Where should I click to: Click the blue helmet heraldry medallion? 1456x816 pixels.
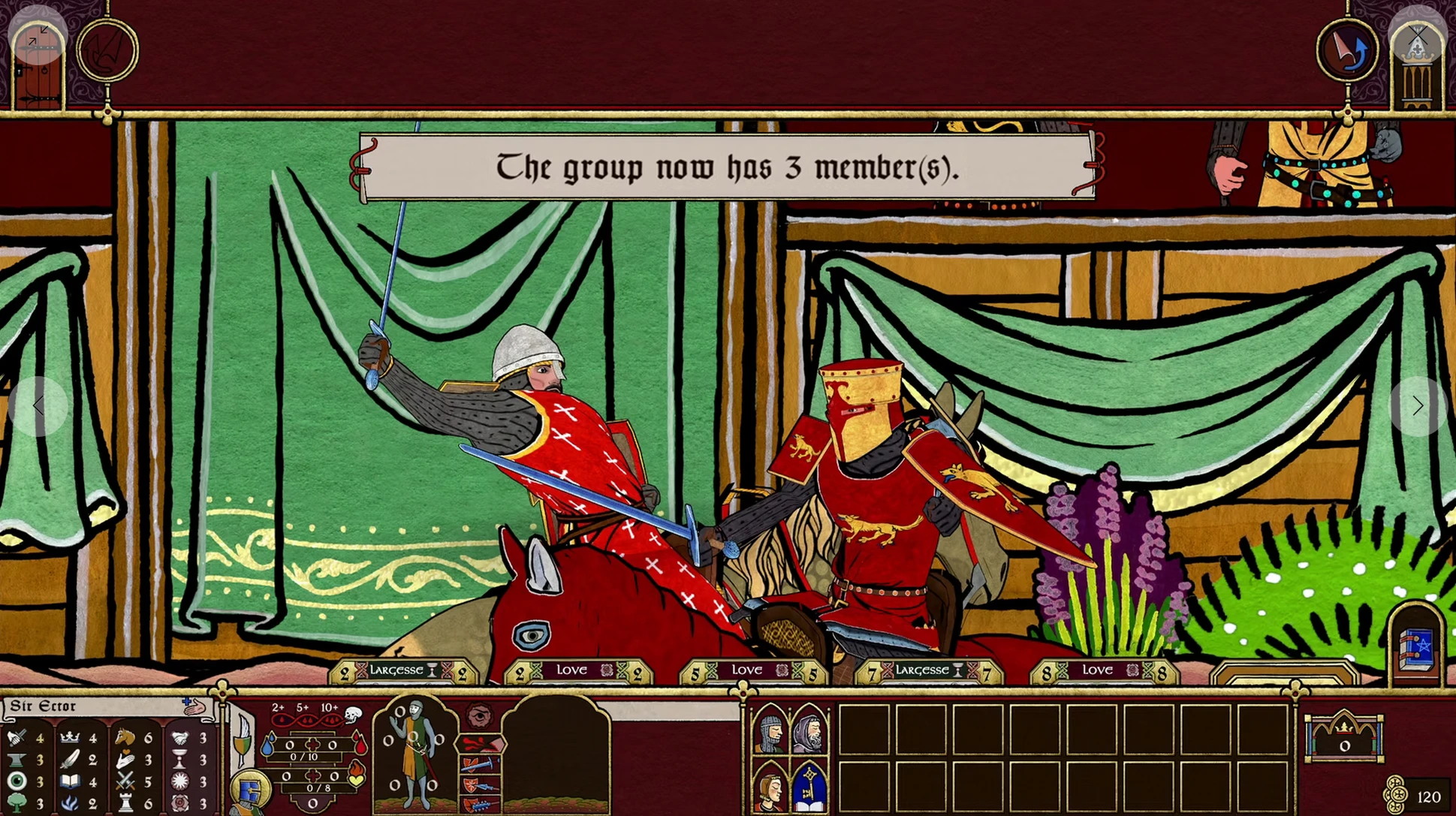pyautogui.click(x=250, y=790)
